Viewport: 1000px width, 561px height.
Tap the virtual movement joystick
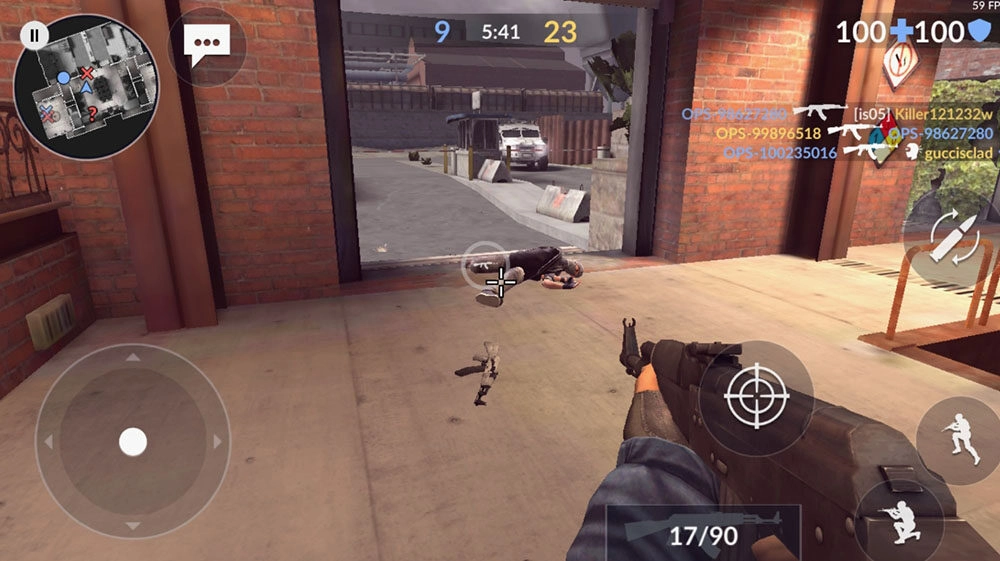pyautogui.click(x=133, y=441)
